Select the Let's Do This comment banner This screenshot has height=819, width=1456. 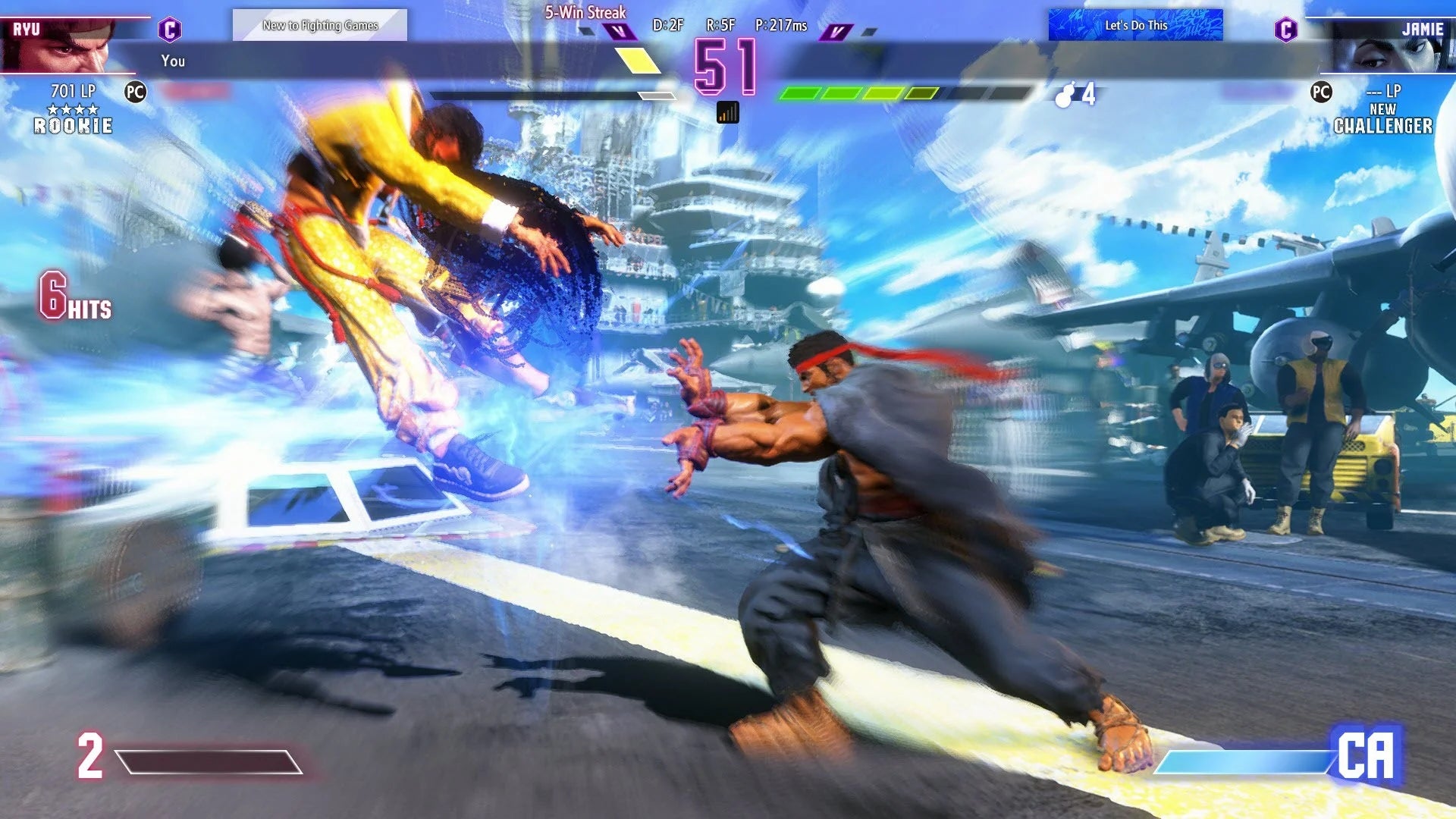(1135, 24)
